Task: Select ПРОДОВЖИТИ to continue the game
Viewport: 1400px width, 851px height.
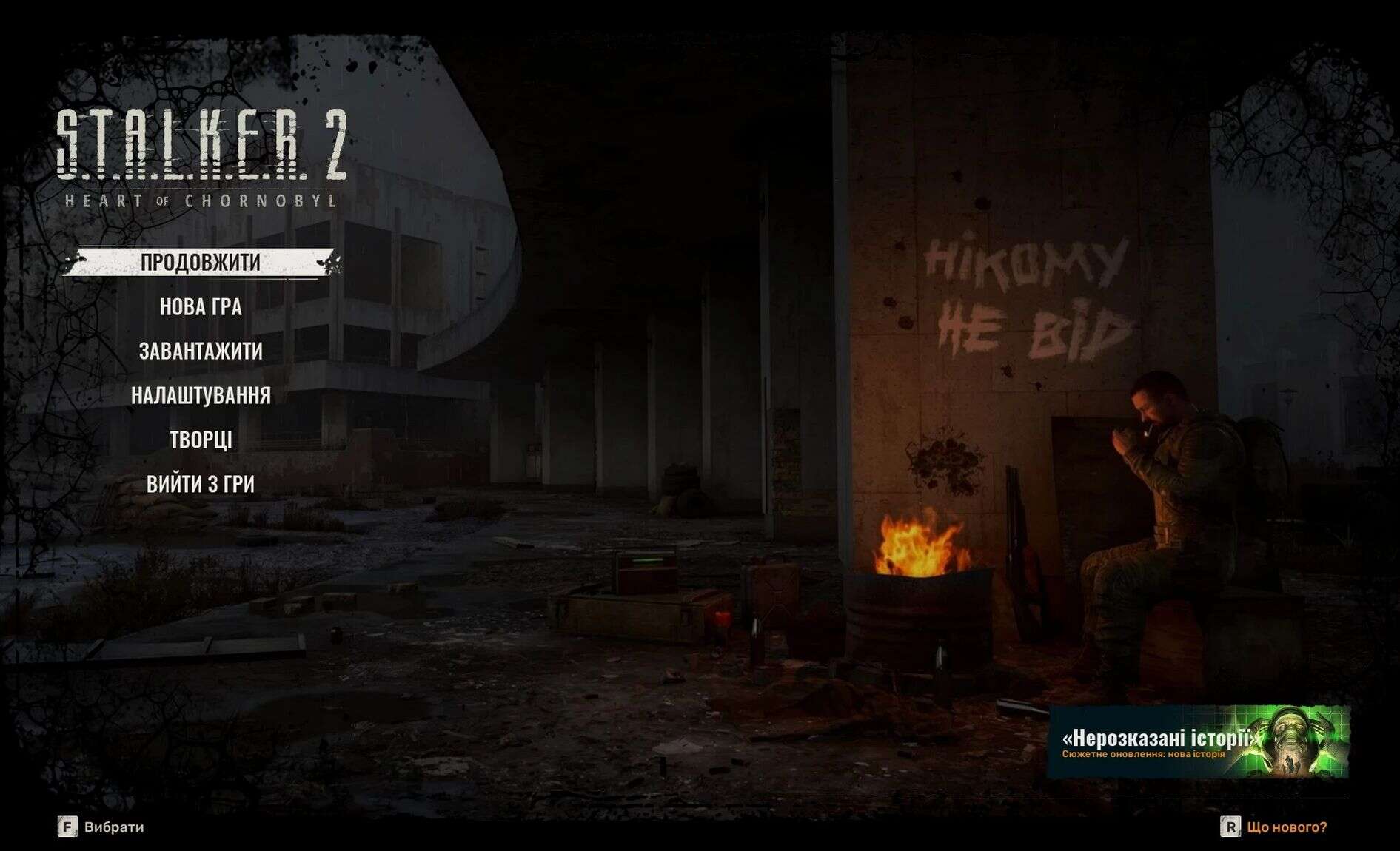Action: [201, 263]
